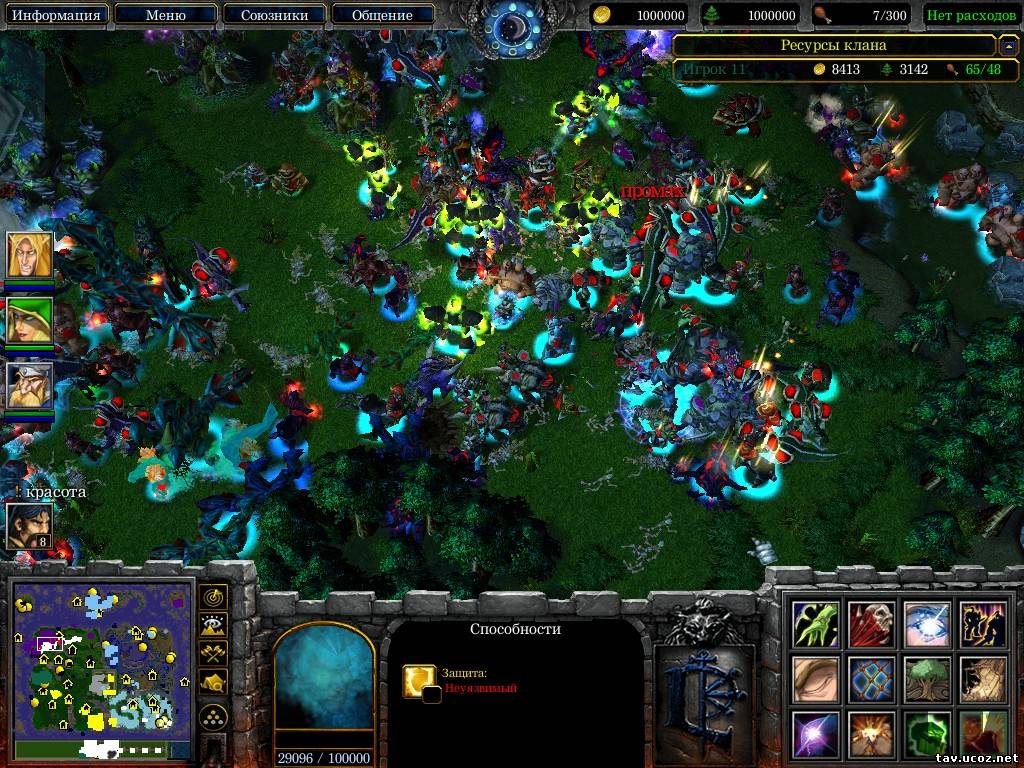Toggle creep camp display tent button
1024x768 pixels.
213,683
